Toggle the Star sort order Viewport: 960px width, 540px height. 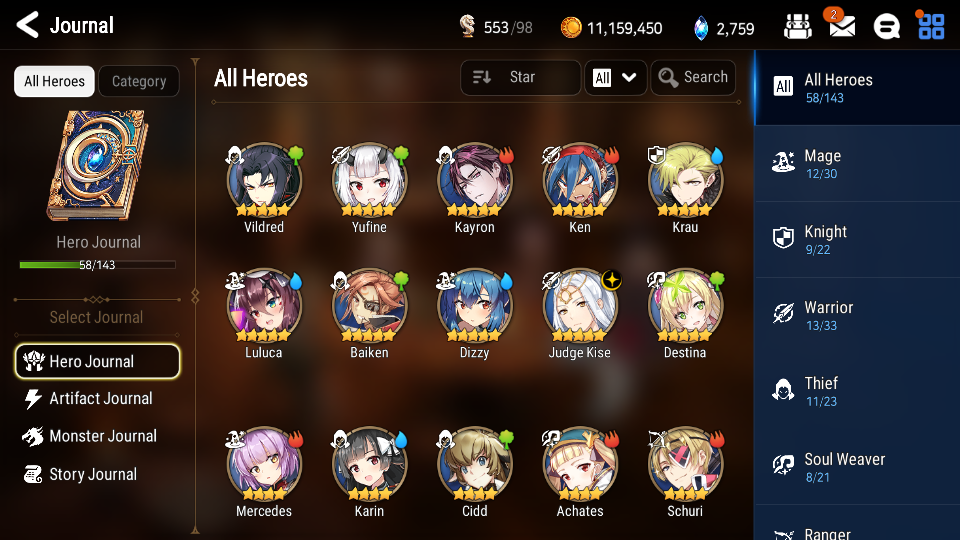520,78
